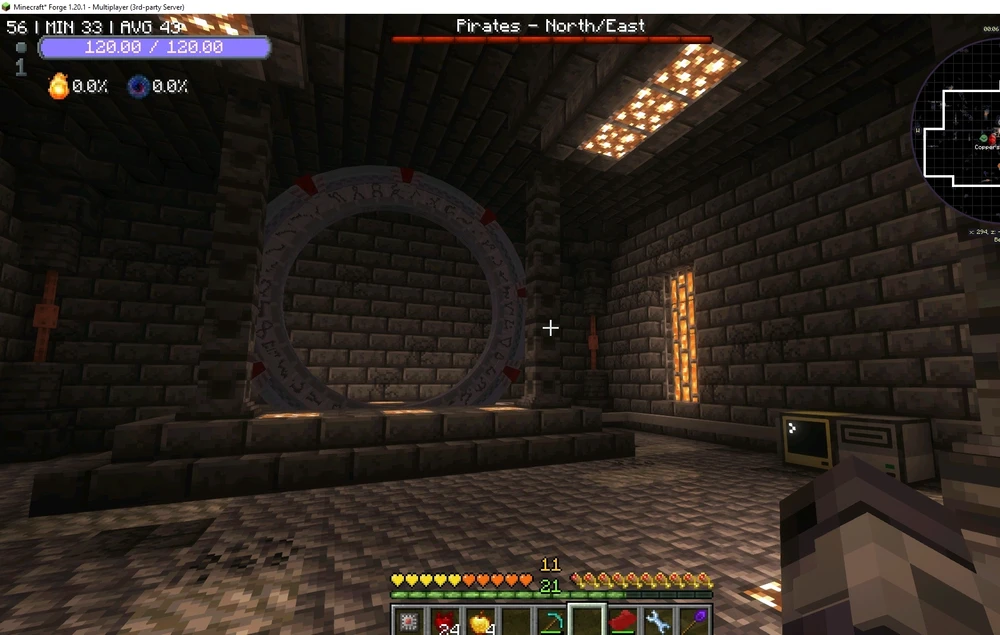Select the purple-tipped staff hotbar slot

693,622
